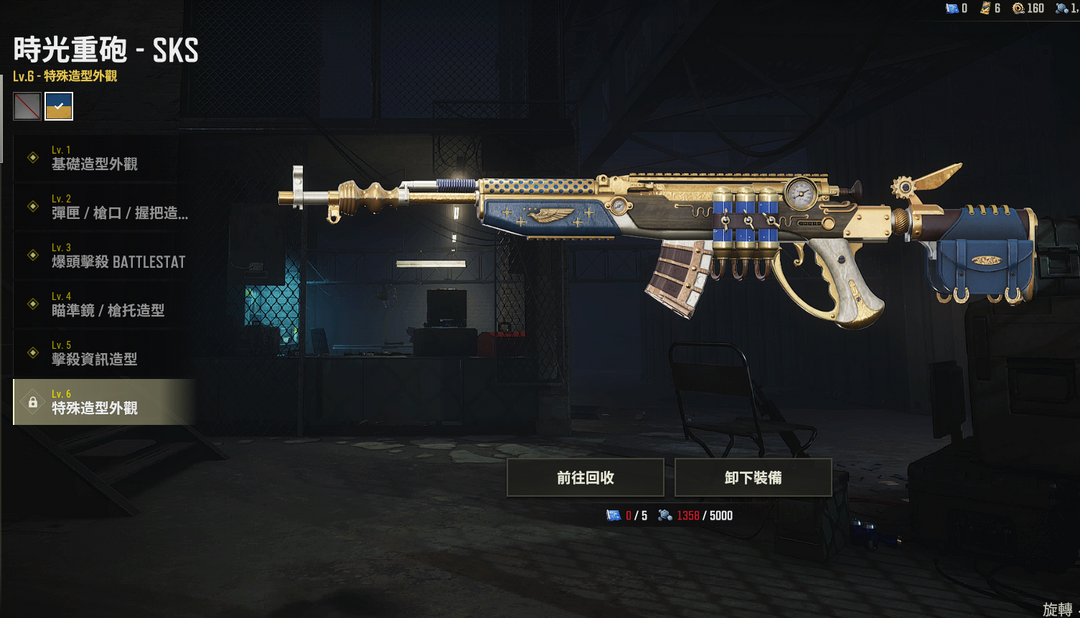Choose the crossed-out empty skin swatch

tap(27, 106)
